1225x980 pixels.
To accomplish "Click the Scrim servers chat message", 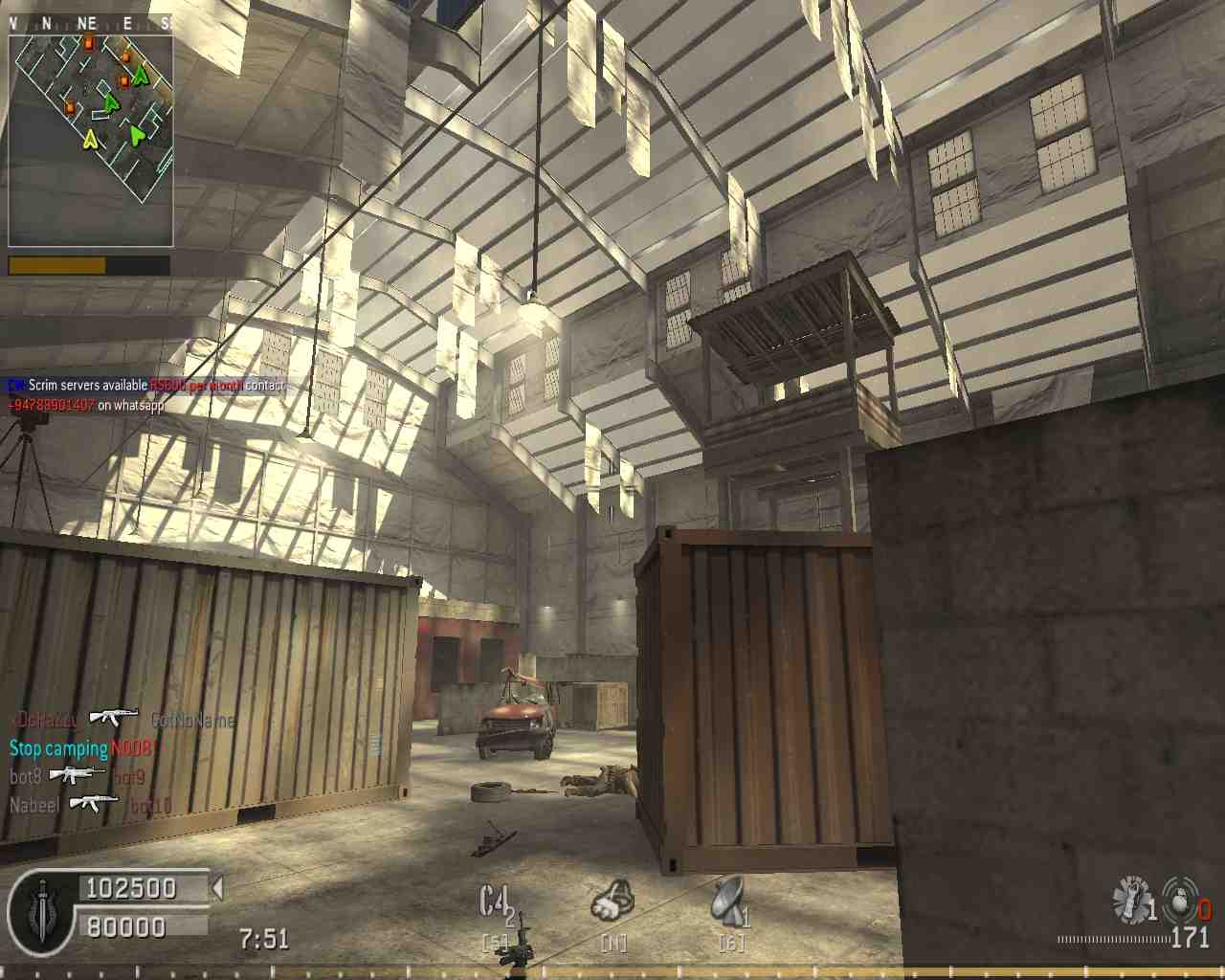I will pyautogui.click(x=145, y=386).
